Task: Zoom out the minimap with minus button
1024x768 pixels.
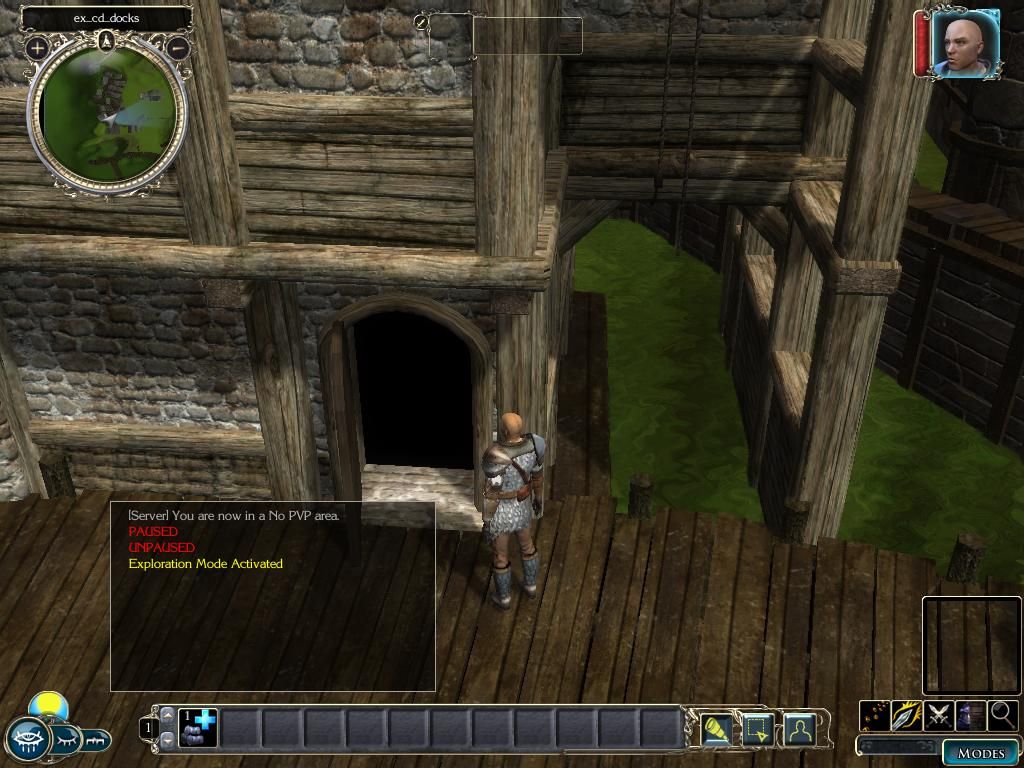Action: coord(178,47)
